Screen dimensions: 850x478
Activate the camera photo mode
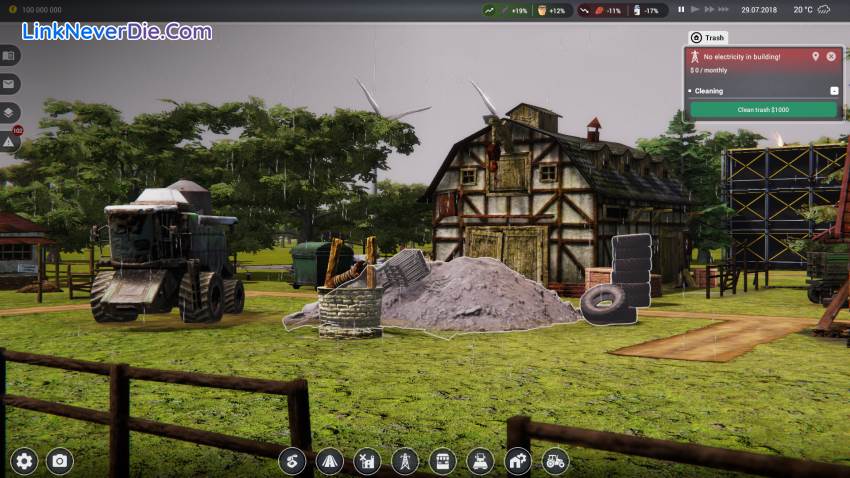pyautogui.click(x=60, y=461)
